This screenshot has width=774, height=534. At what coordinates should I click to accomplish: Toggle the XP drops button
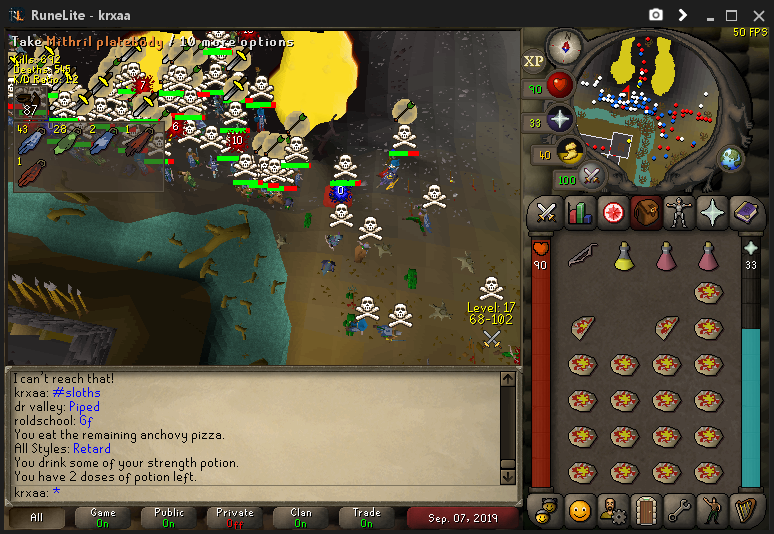pos(534,61)
